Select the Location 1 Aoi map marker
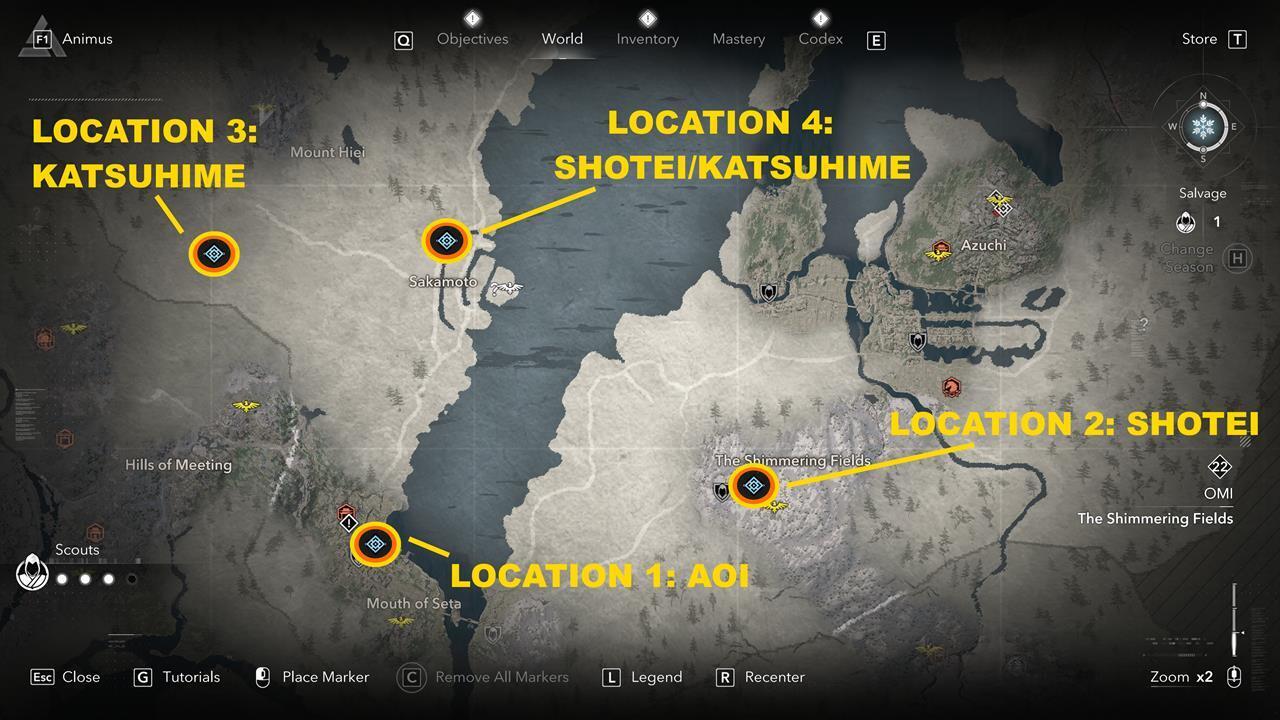 coord(376,544)
